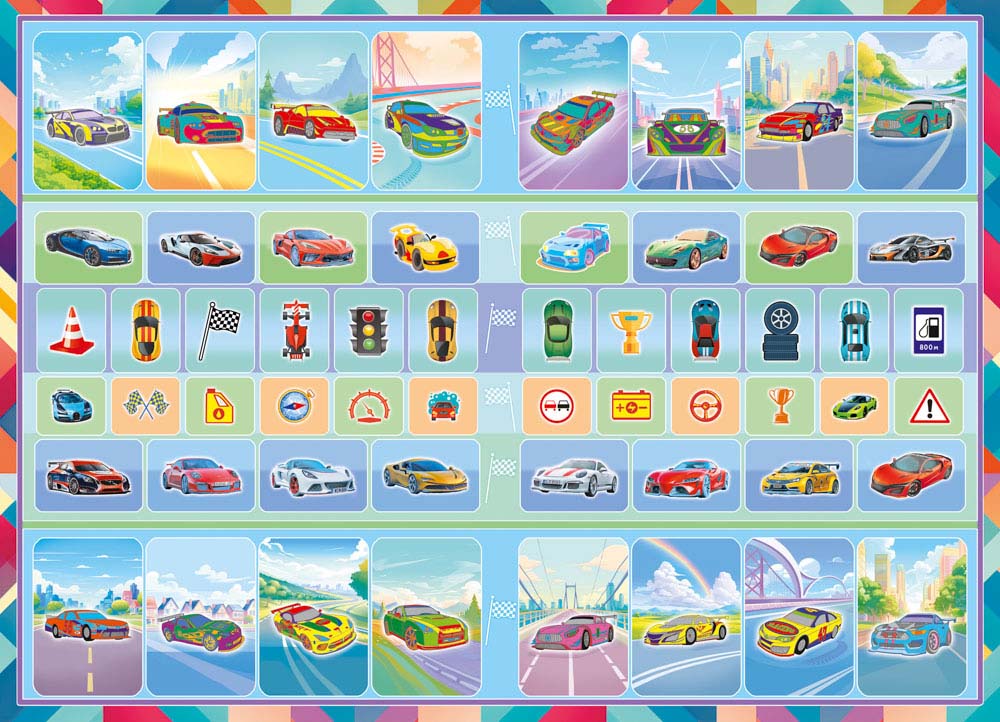The height and width of the screenshot is (722, 1000).
Task: Select the stacked tires tile
Action: pyautogui.click(x=780, y=329)
